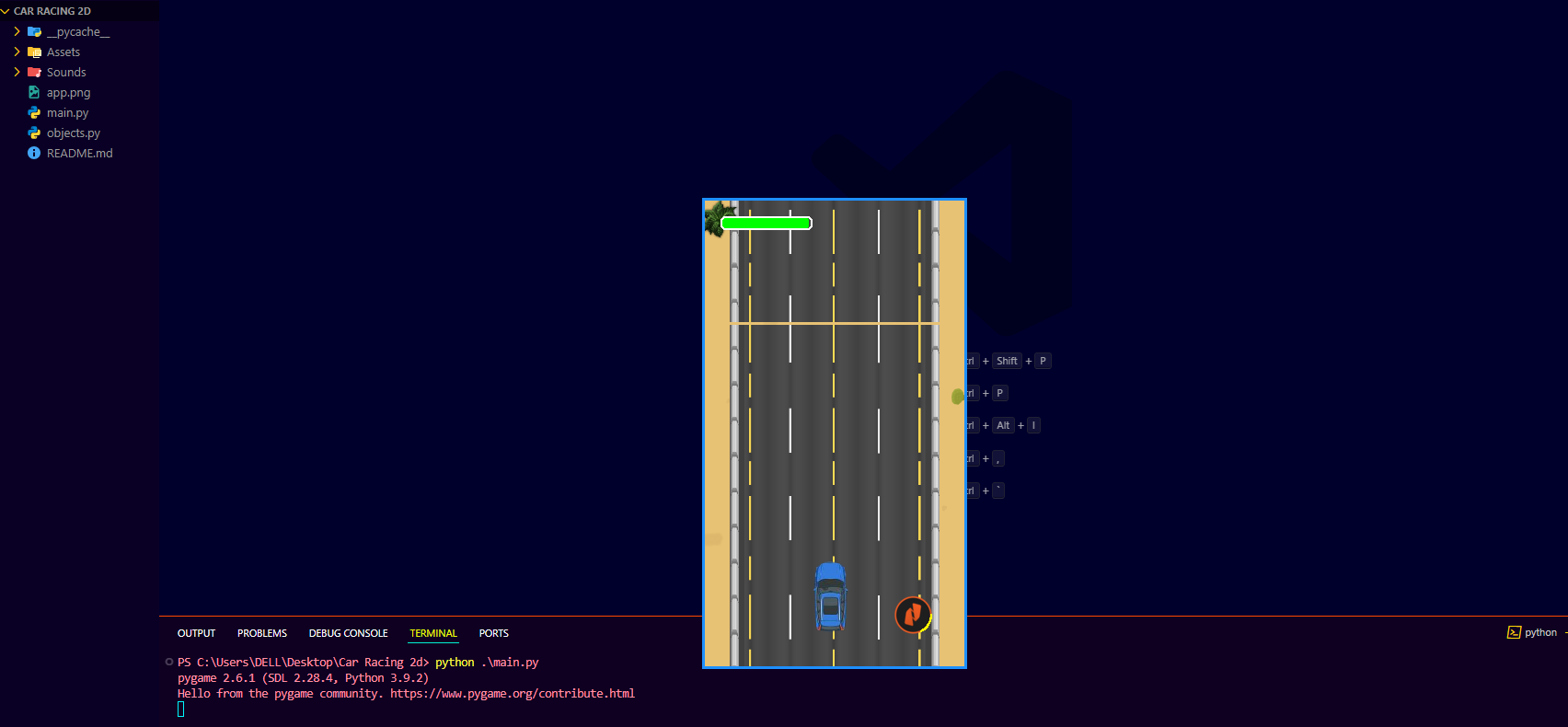Image resolution: width=1568 pixels, height=727 pixels.
Task: Select the objects.py Python script icon
Action: pos(33,133)
